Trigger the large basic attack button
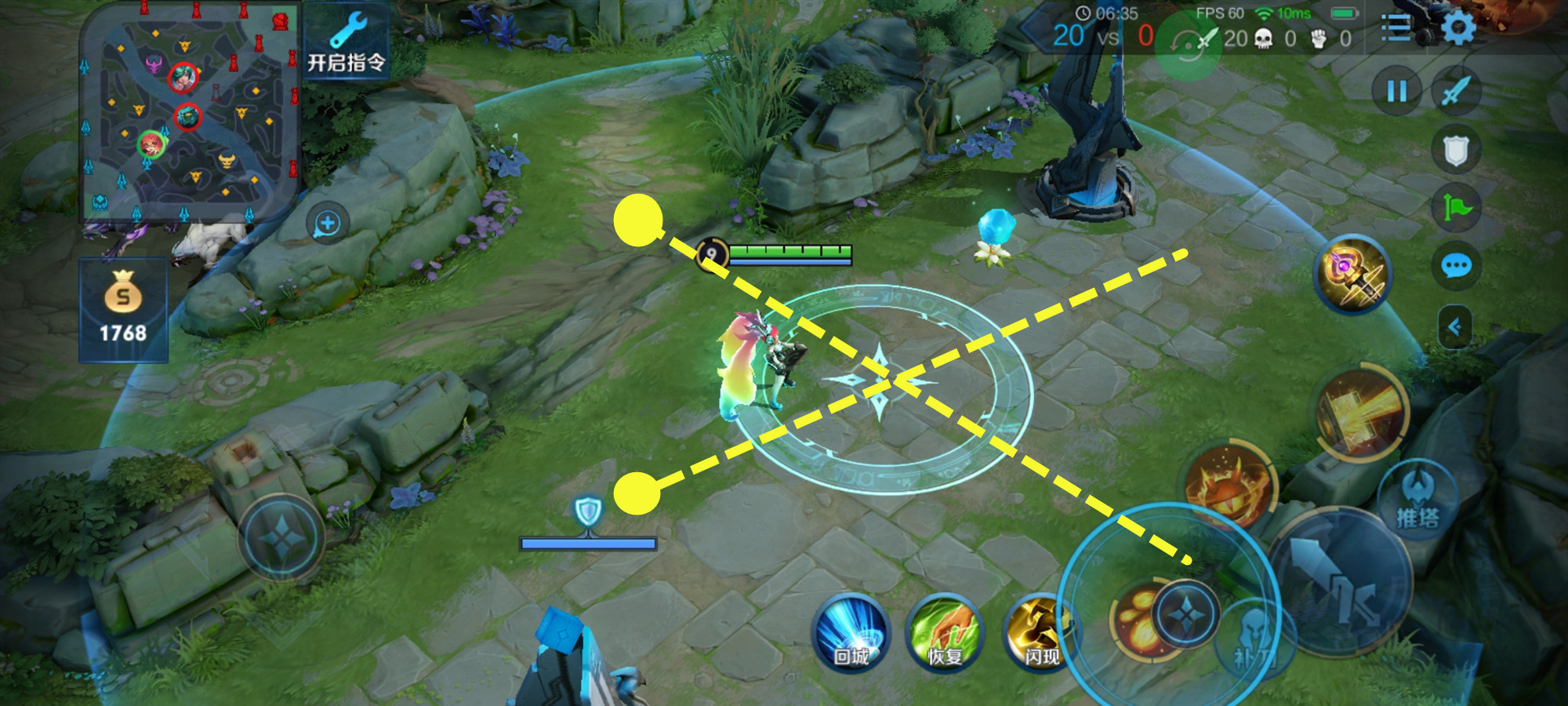The image size is (1568, 706). [x=1342, y=580]
